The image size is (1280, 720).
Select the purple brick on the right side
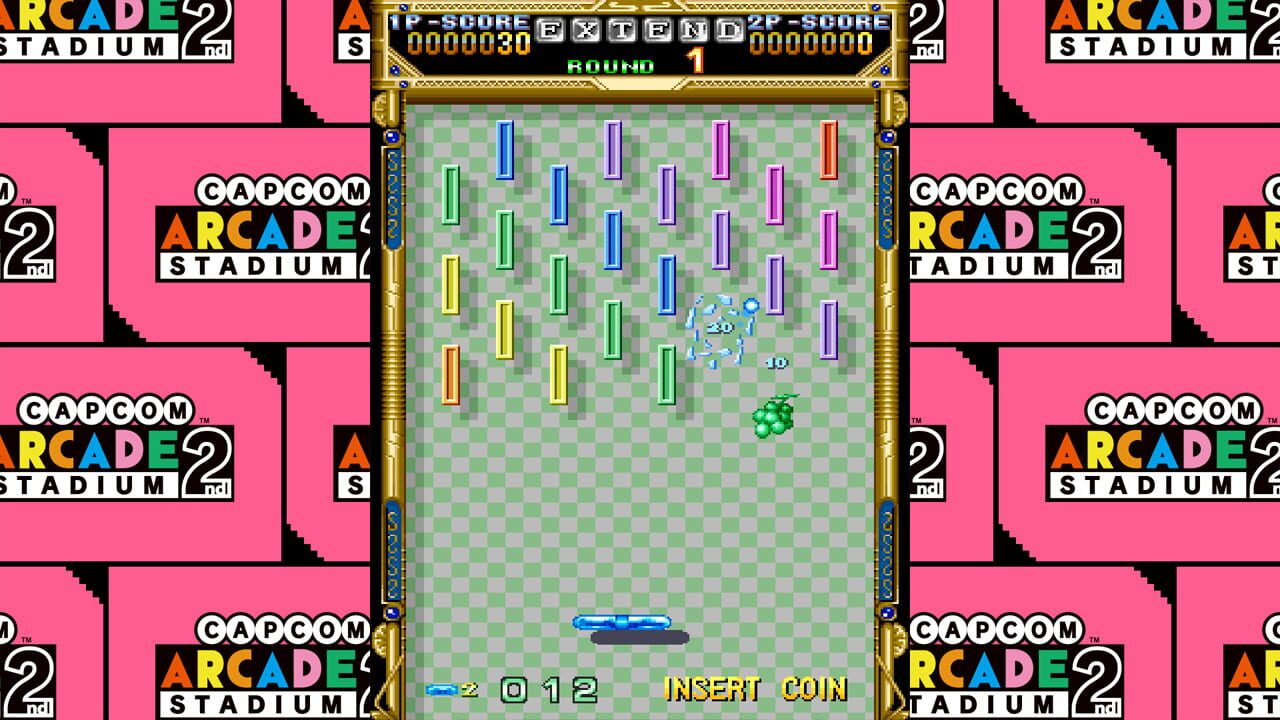pyautogui.click(x=827, y=328)
